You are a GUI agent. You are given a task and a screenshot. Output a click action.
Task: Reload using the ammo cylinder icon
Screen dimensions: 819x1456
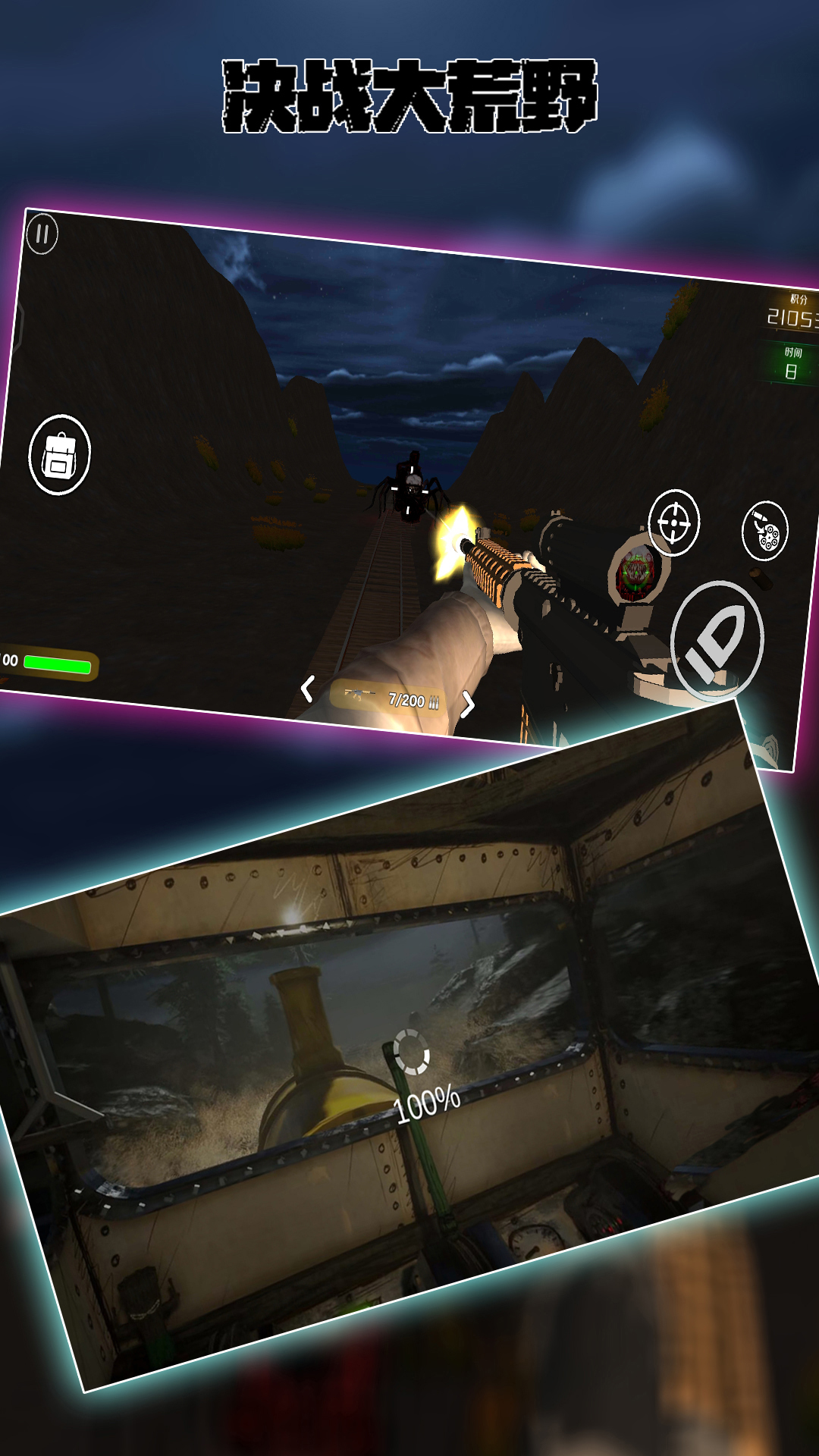coord(764,531)
